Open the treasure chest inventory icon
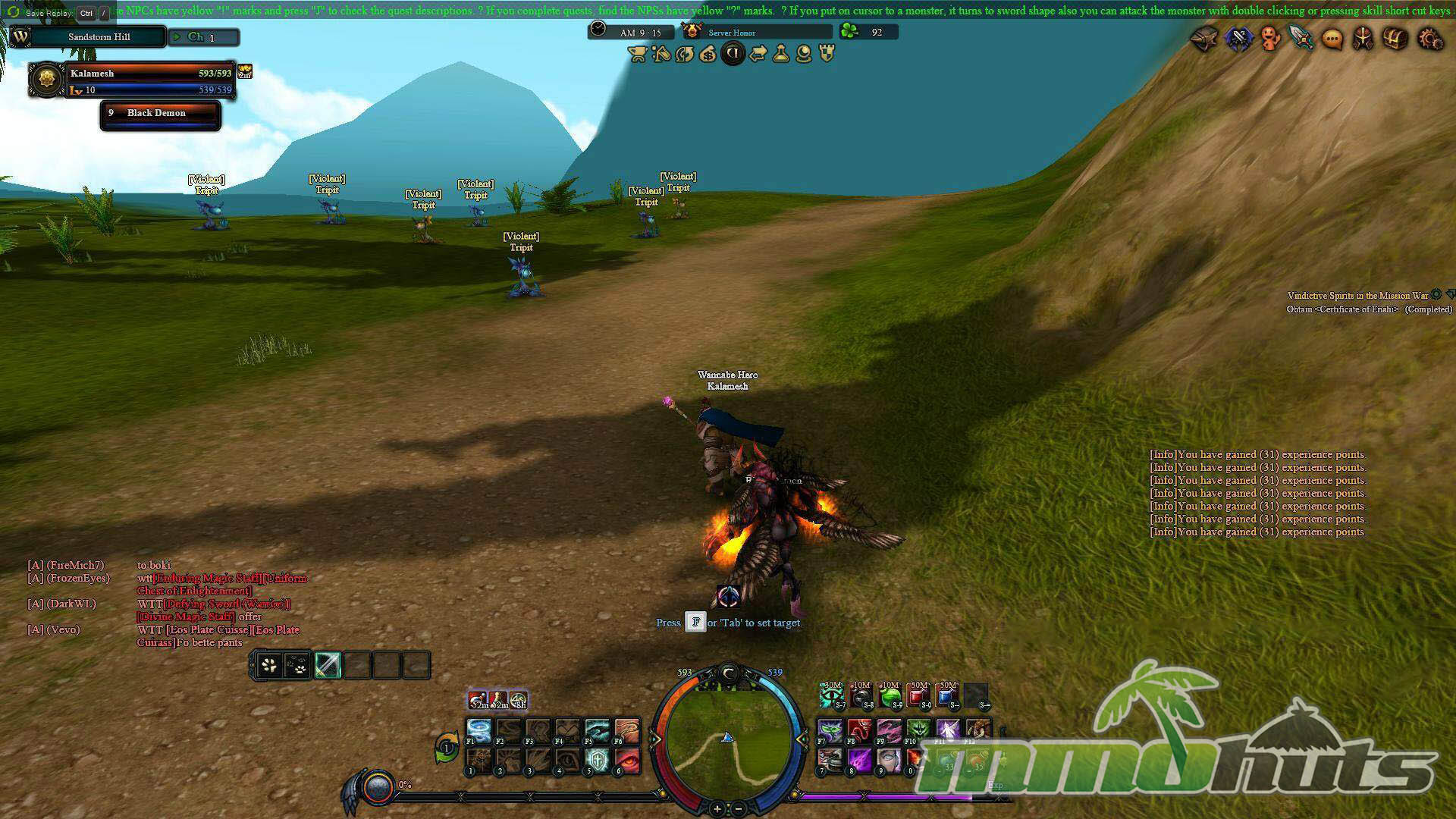 pos(1395,39)
